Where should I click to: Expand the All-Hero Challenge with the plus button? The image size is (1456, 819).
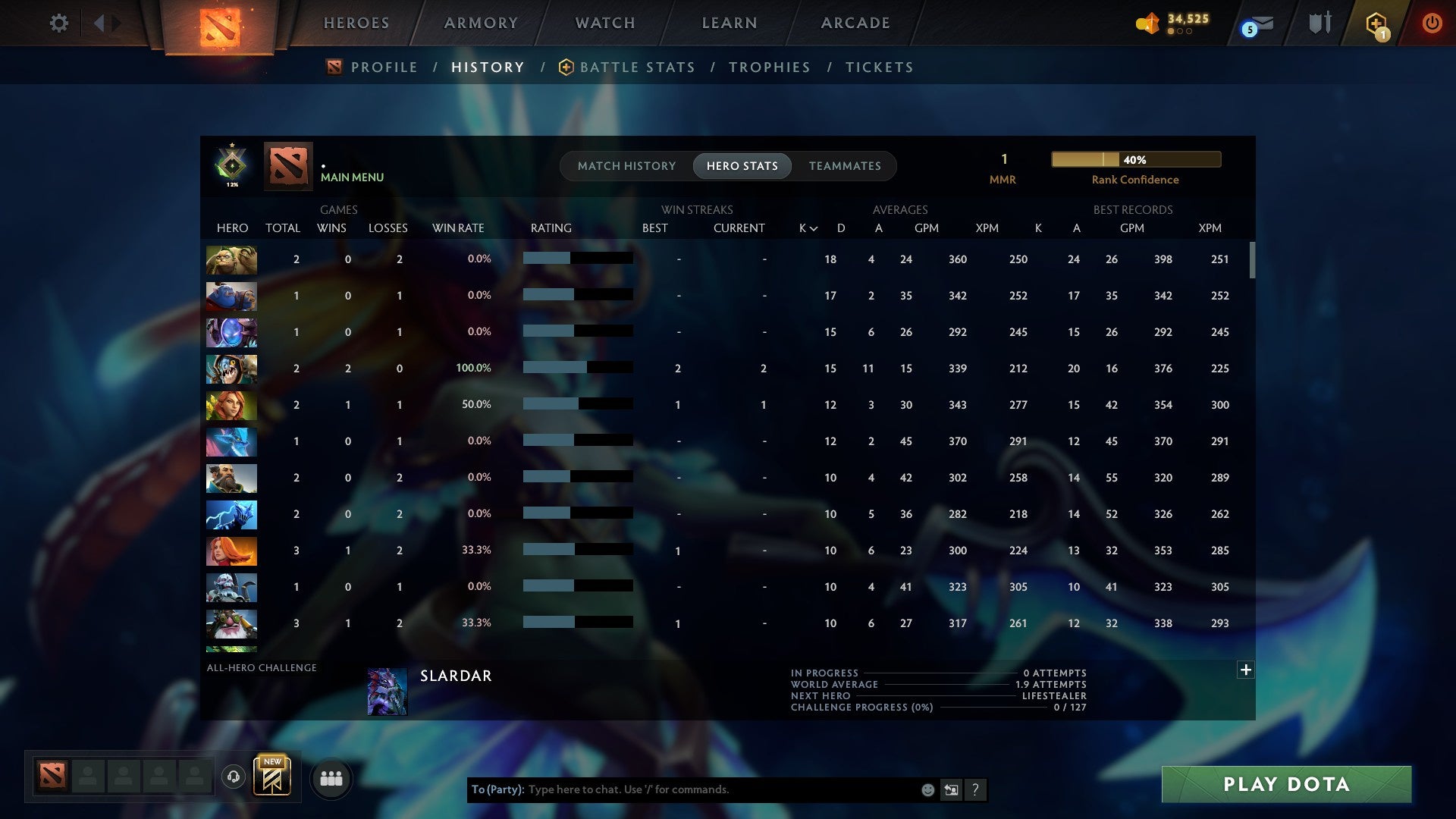(x=1244, y=670)
